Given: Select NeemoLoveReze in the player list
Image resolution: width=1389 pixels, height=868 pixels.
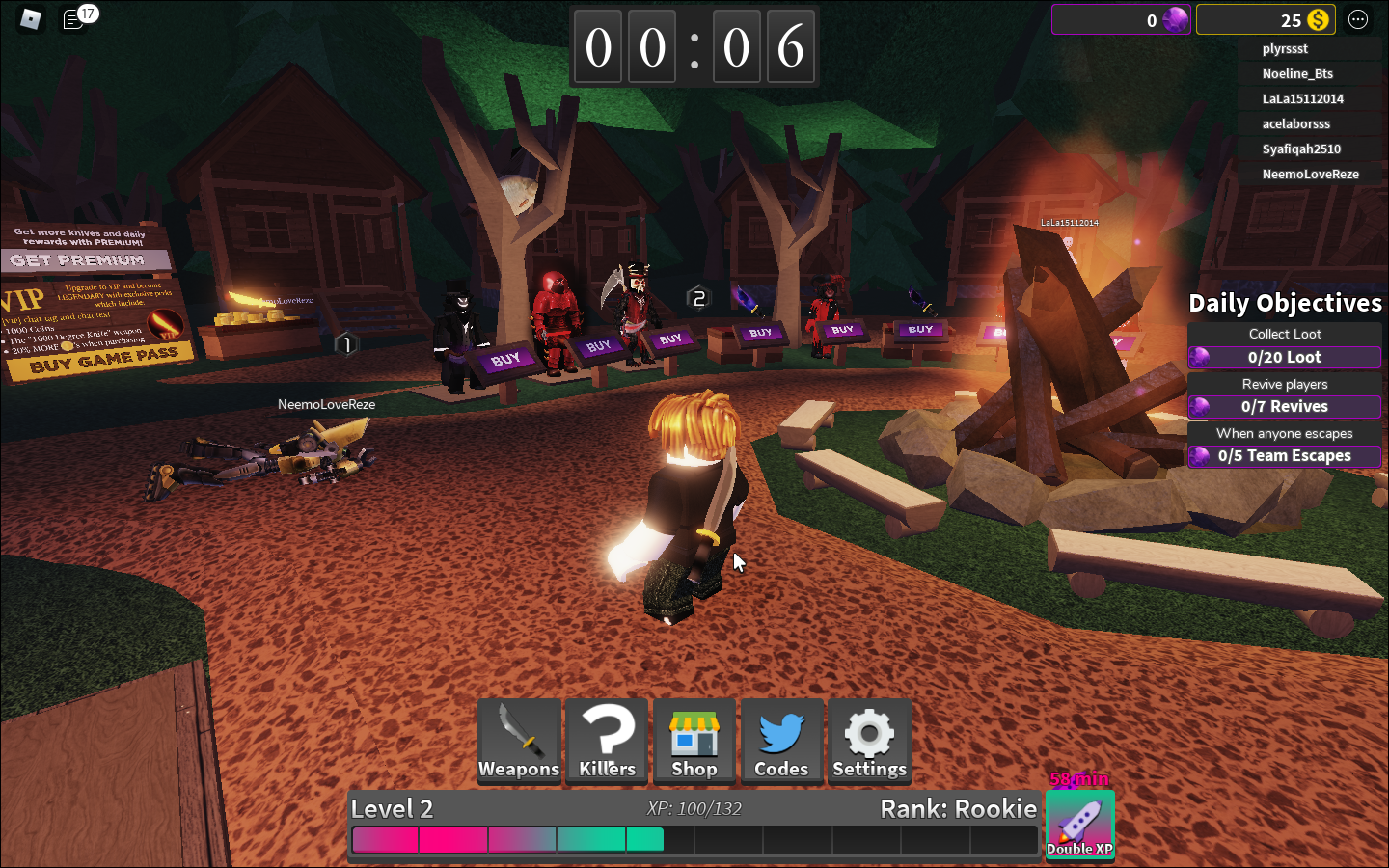Looking at the screenshot, I should tap(1310, 175).
